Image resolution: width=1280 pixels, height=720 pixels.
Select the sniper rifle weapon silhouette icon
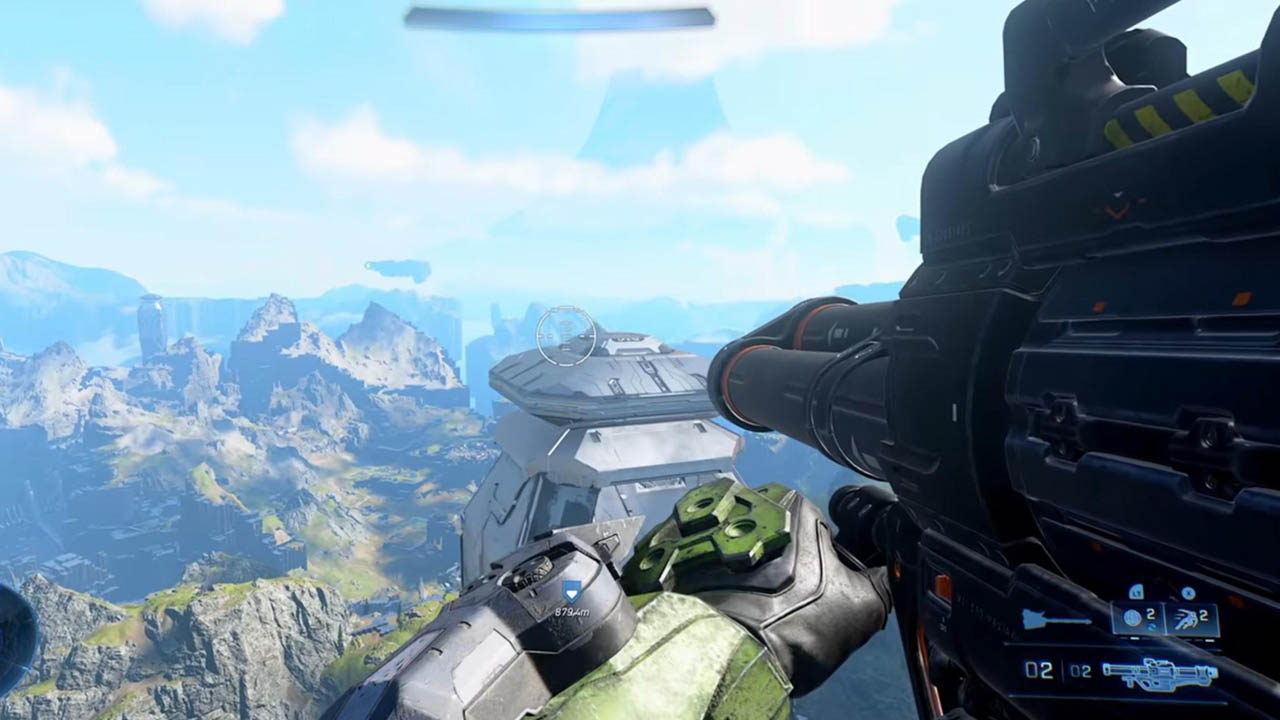click(1161, 673)
